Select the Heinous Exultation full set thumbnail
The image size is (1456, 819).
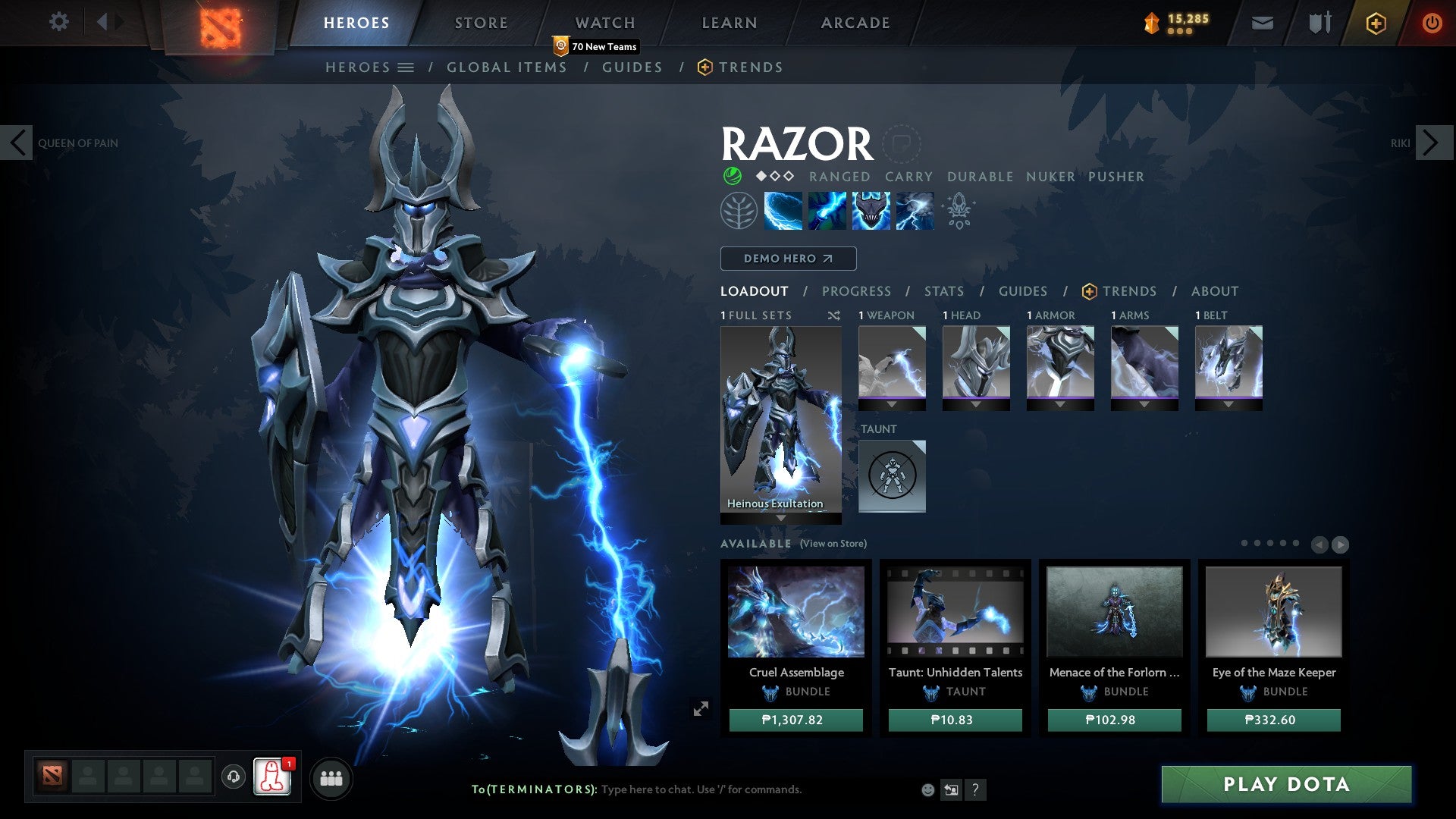pos(780,417)
